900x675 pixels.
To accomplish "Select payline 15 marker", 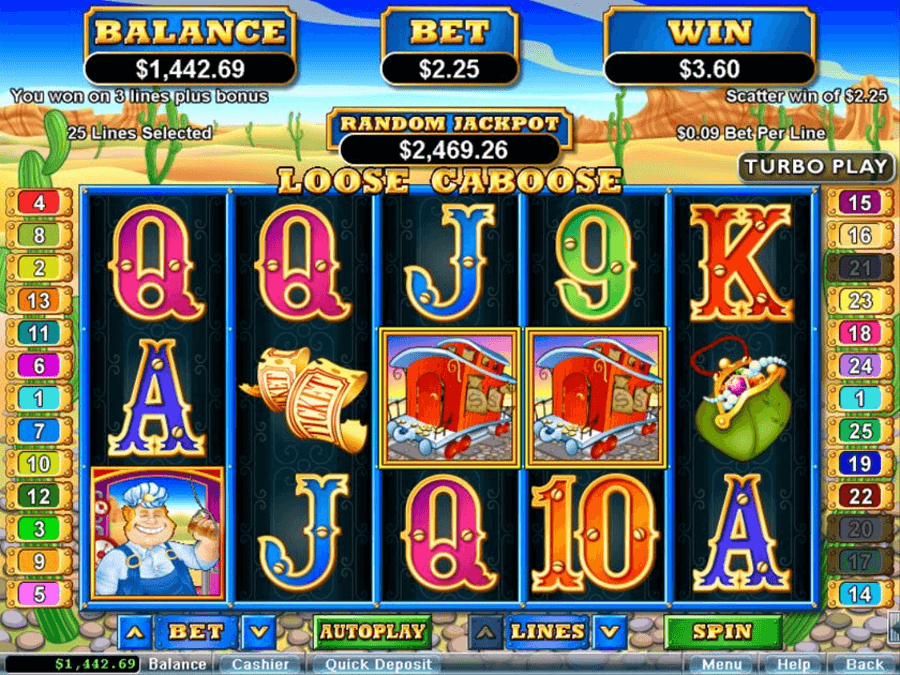I will (x=859, y=203).
